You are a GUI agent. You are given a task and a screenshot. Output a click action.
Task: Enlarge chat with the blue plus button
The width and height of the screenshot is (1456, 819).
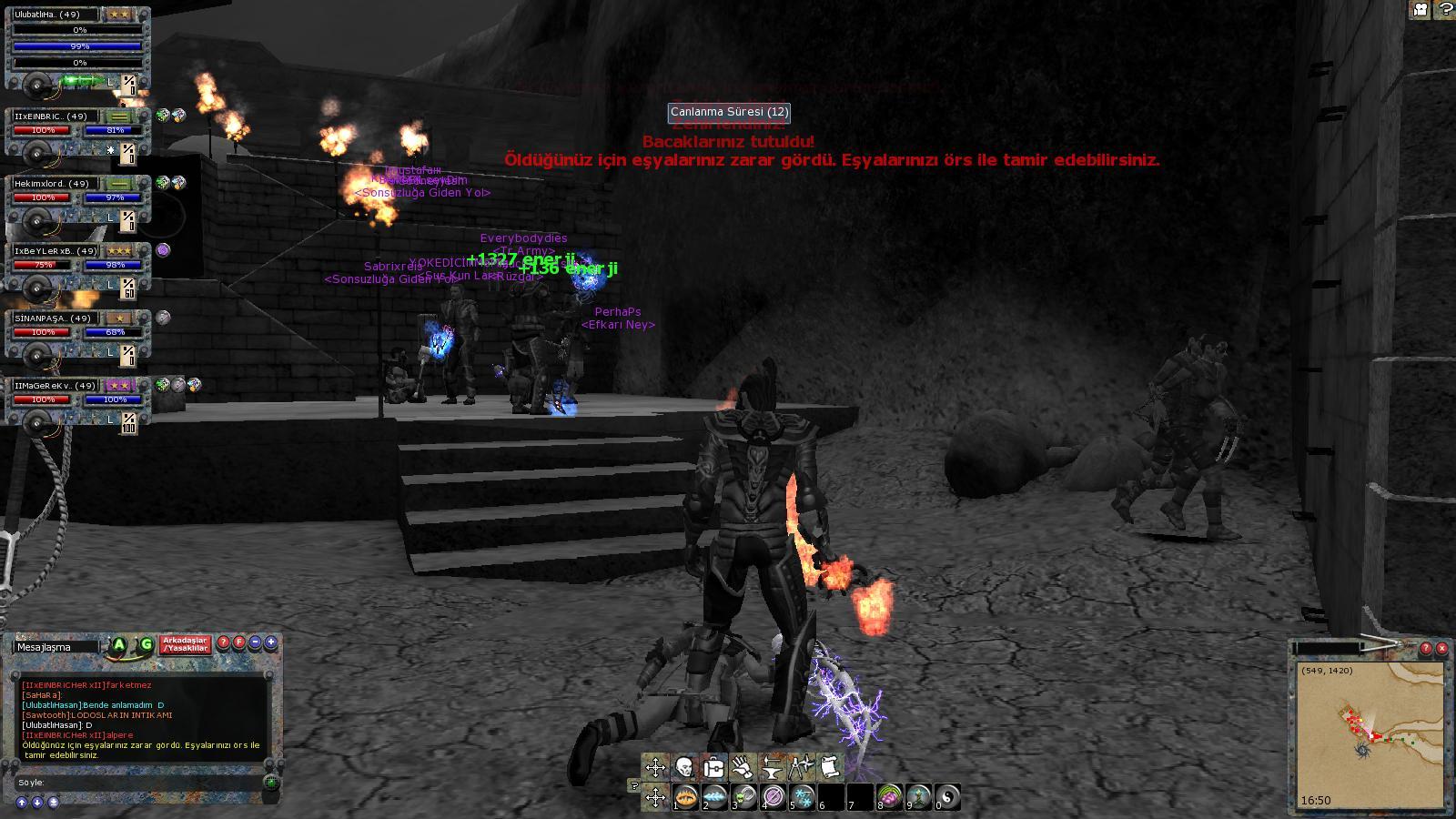point(271,642)
